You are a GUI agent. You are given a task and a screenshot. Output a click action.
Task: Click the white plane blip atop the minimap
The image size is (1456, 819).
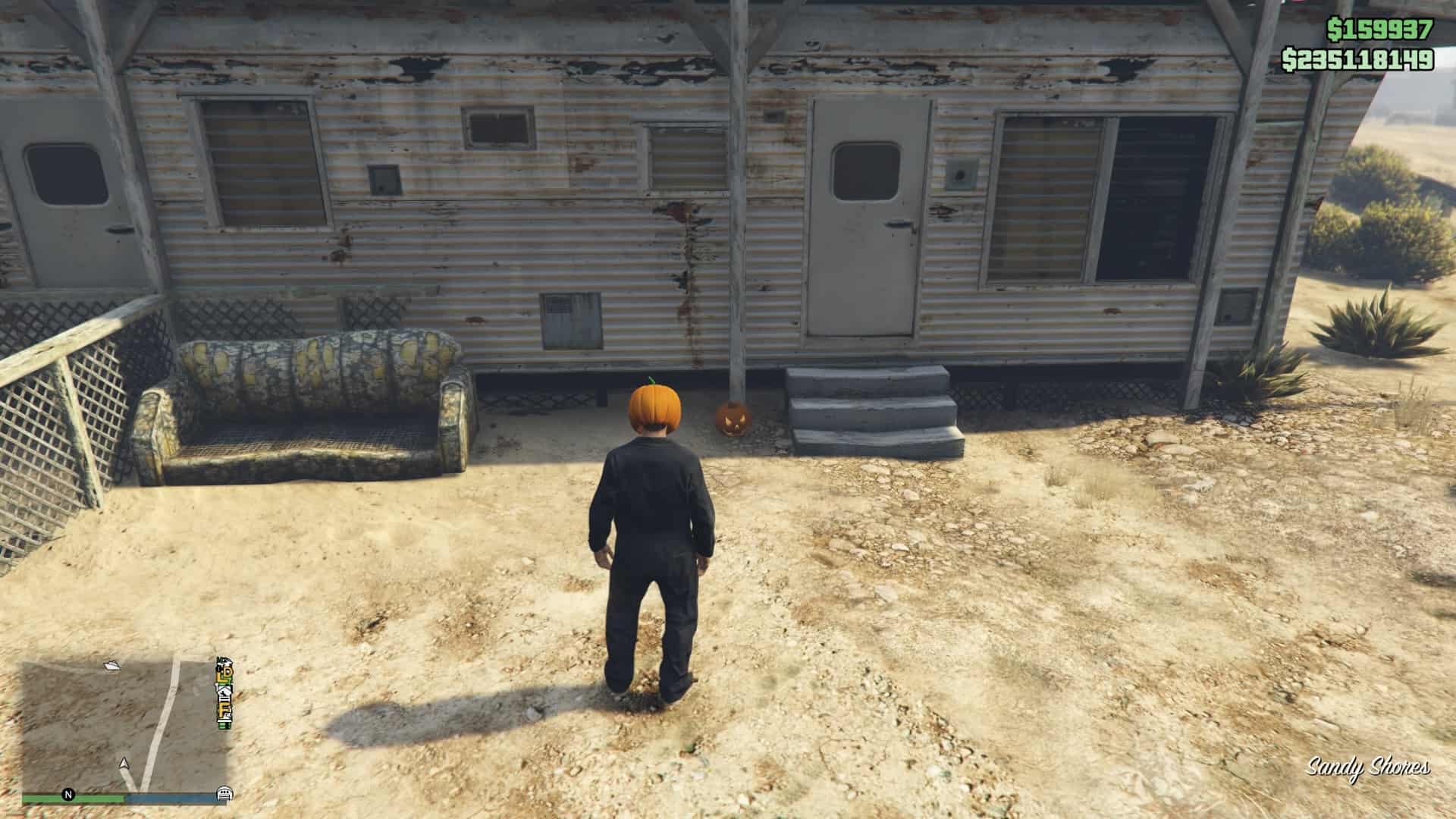pos(112,666)
